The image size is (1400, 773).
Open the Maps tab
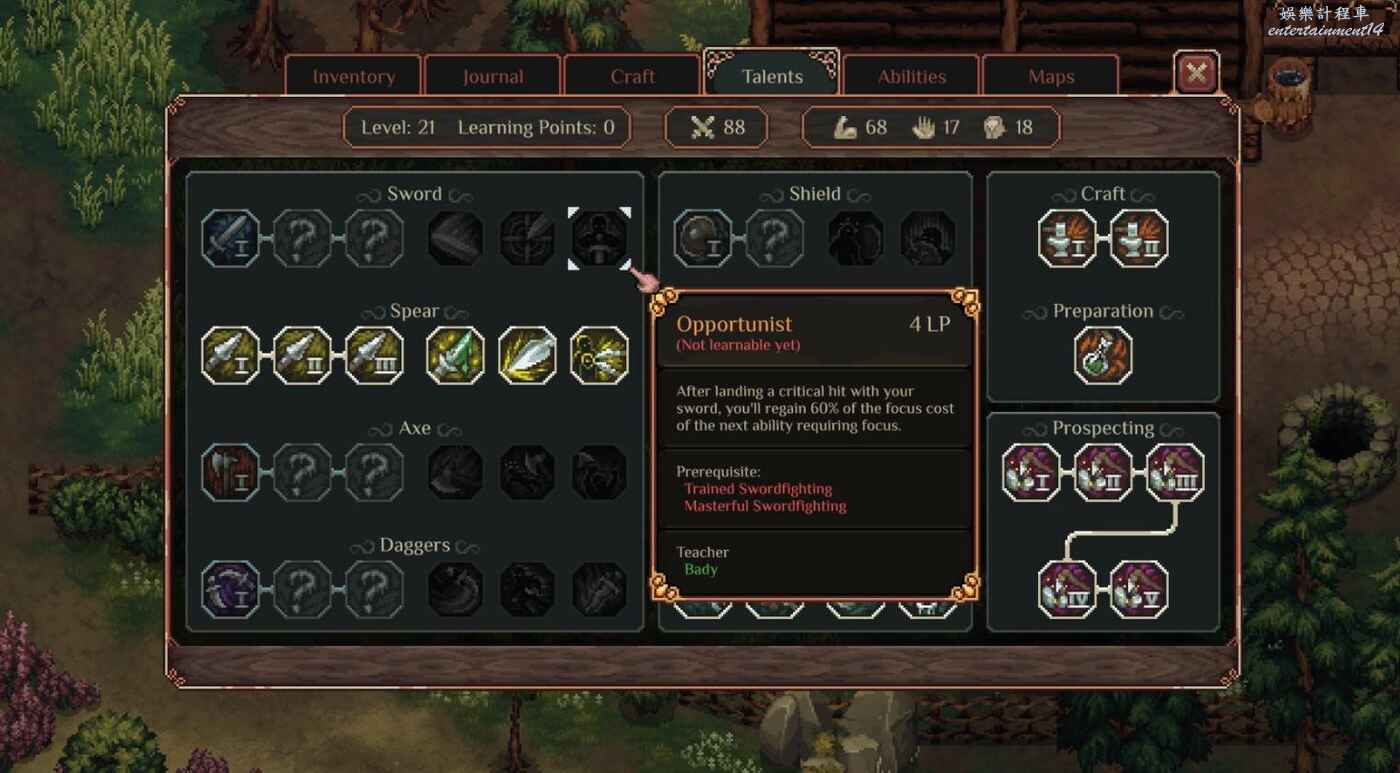[1051, 77]
